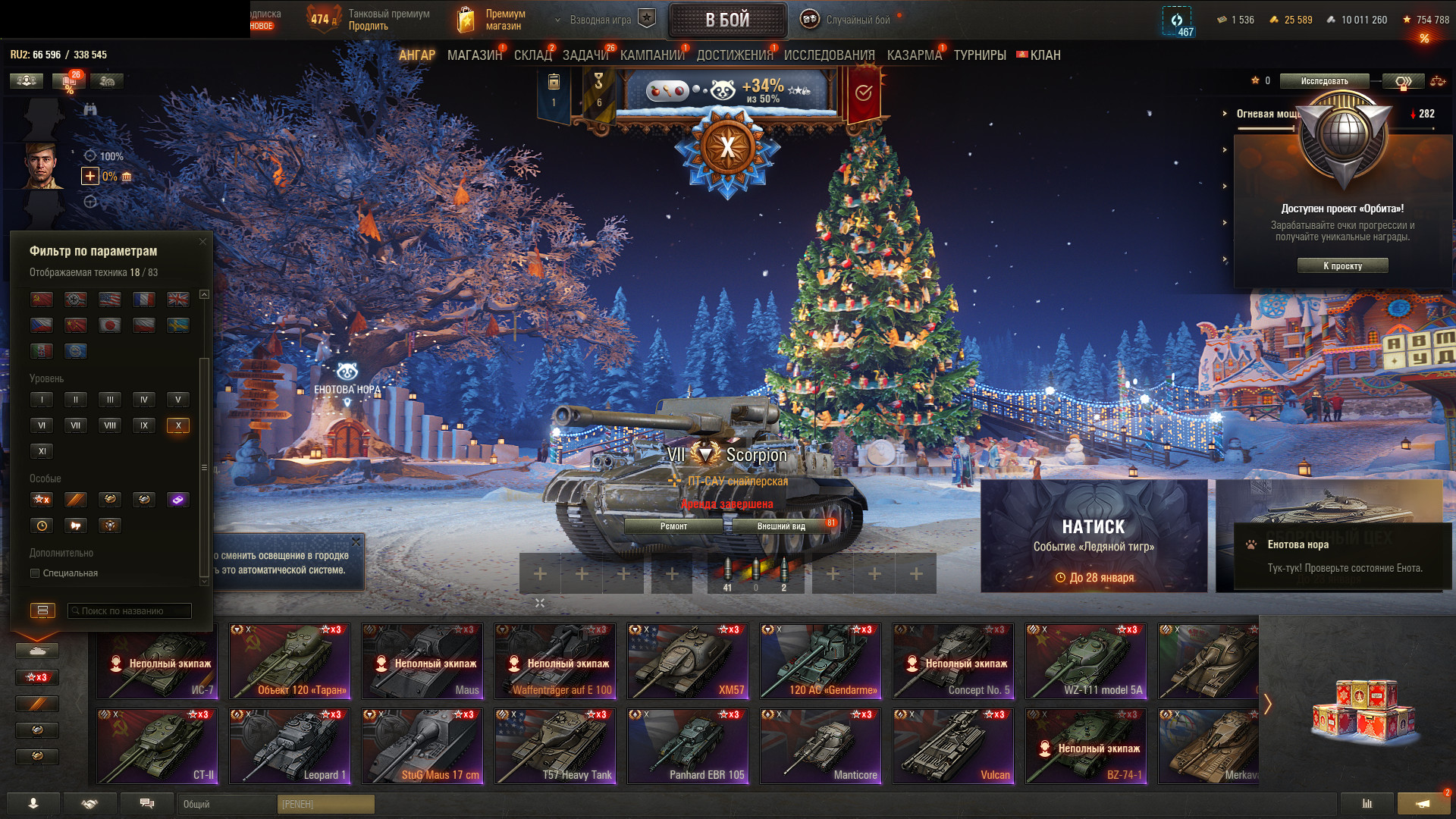Open the КАЗАРМА barracks tab
1456x819 pixels.
click(x=914, y=55)
